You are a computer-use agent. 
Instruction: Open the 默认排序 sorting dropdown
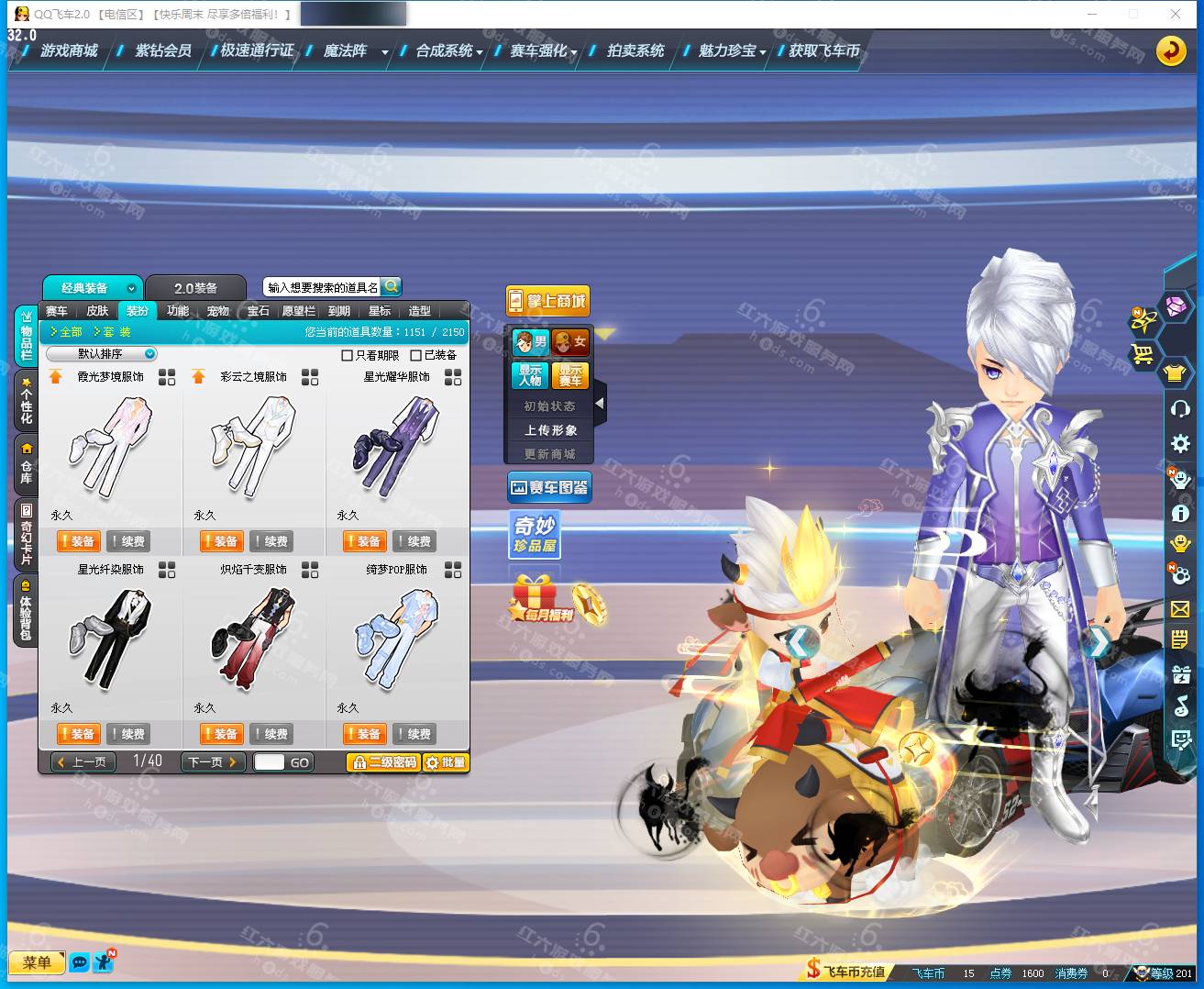tap(102, 354)
